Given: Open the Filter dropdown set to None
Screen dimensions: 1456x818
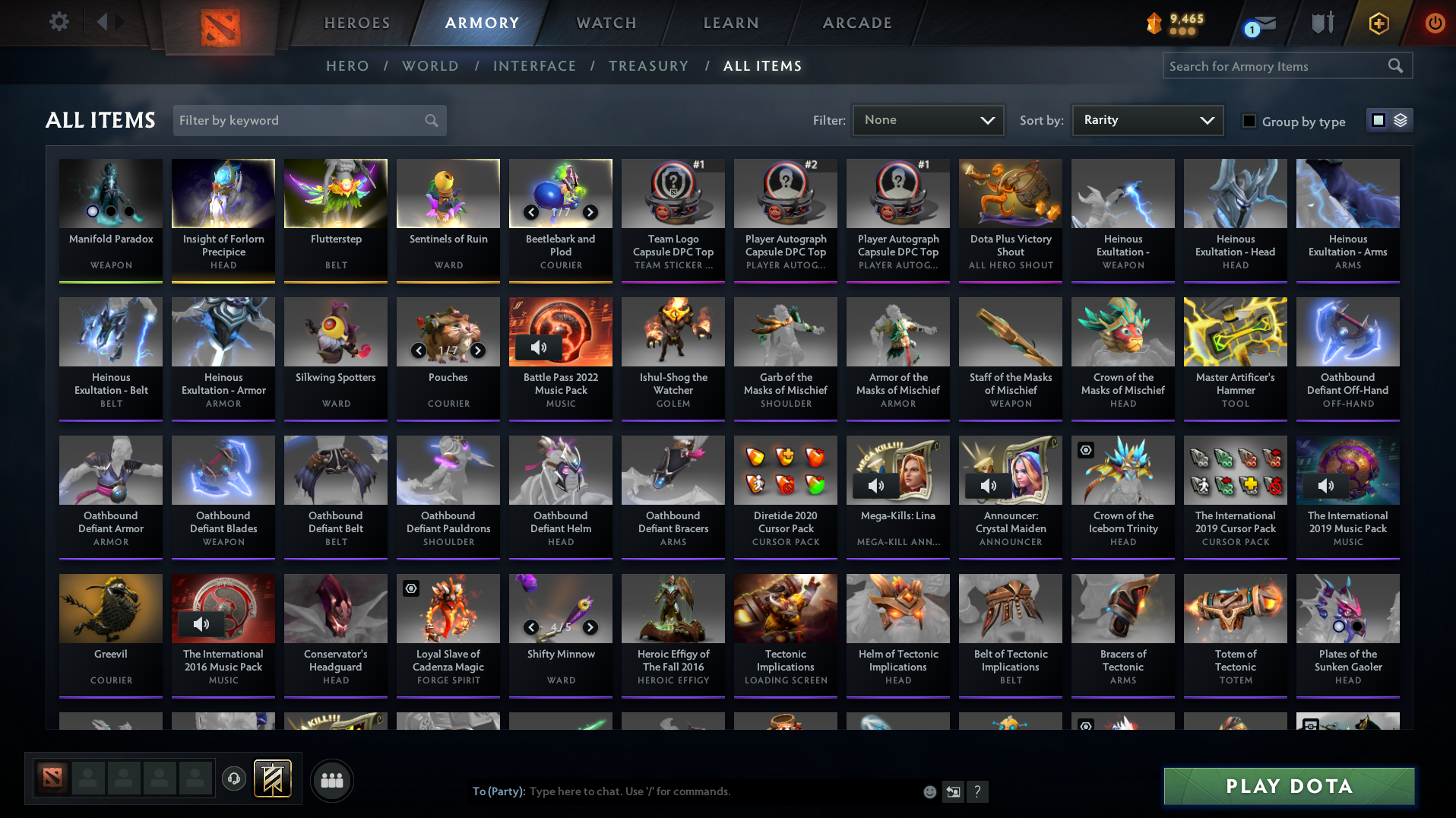Looking at the screenshot, I should pos(927,119).
